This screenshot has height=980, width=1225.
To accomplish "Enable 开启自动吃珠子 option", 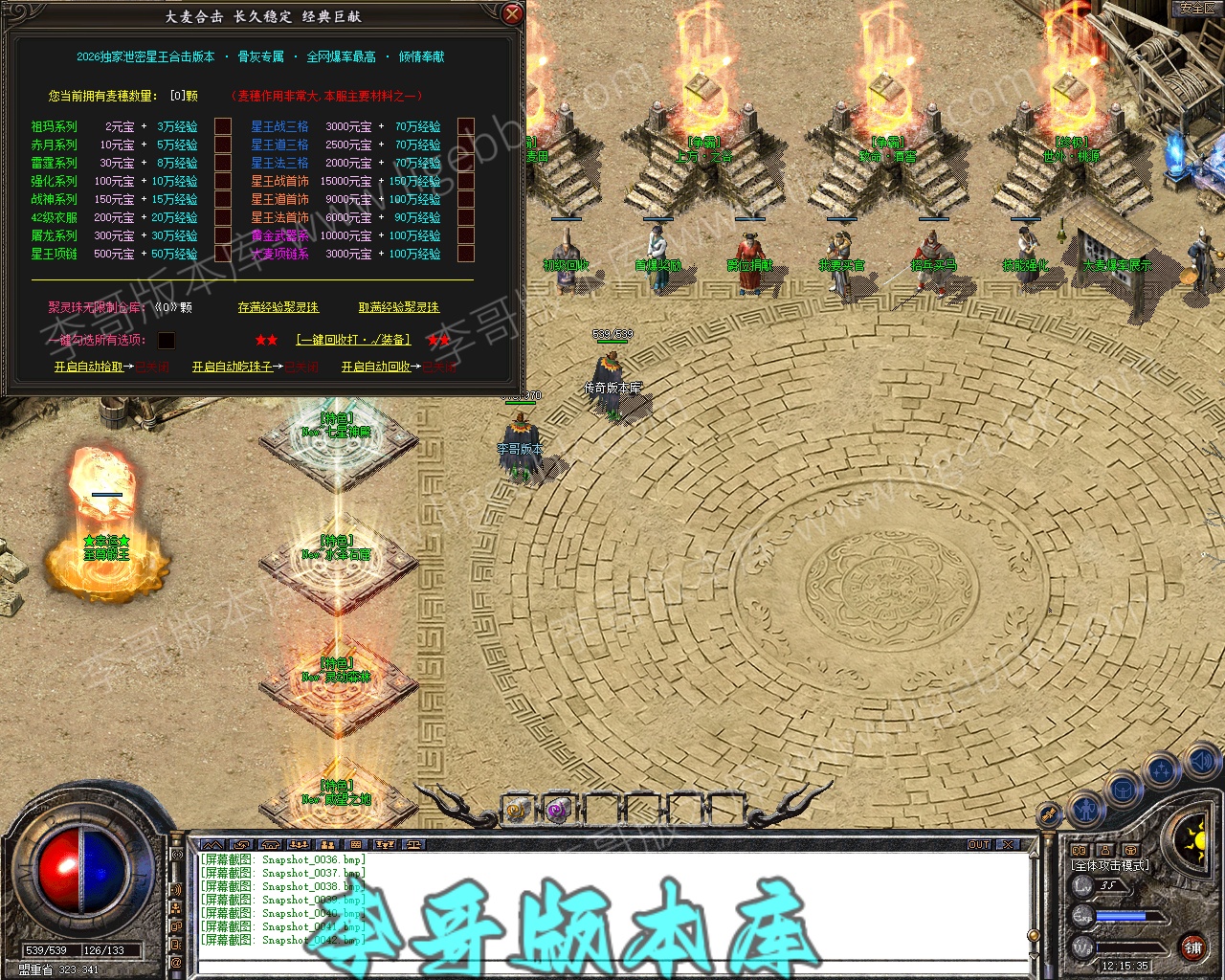I will click(x=233, y=367).
